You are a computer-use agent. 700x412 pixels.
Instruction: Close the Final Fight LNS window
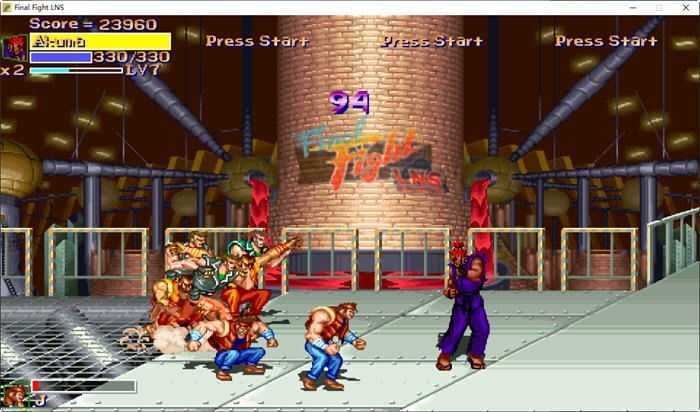tap(685, 7)
